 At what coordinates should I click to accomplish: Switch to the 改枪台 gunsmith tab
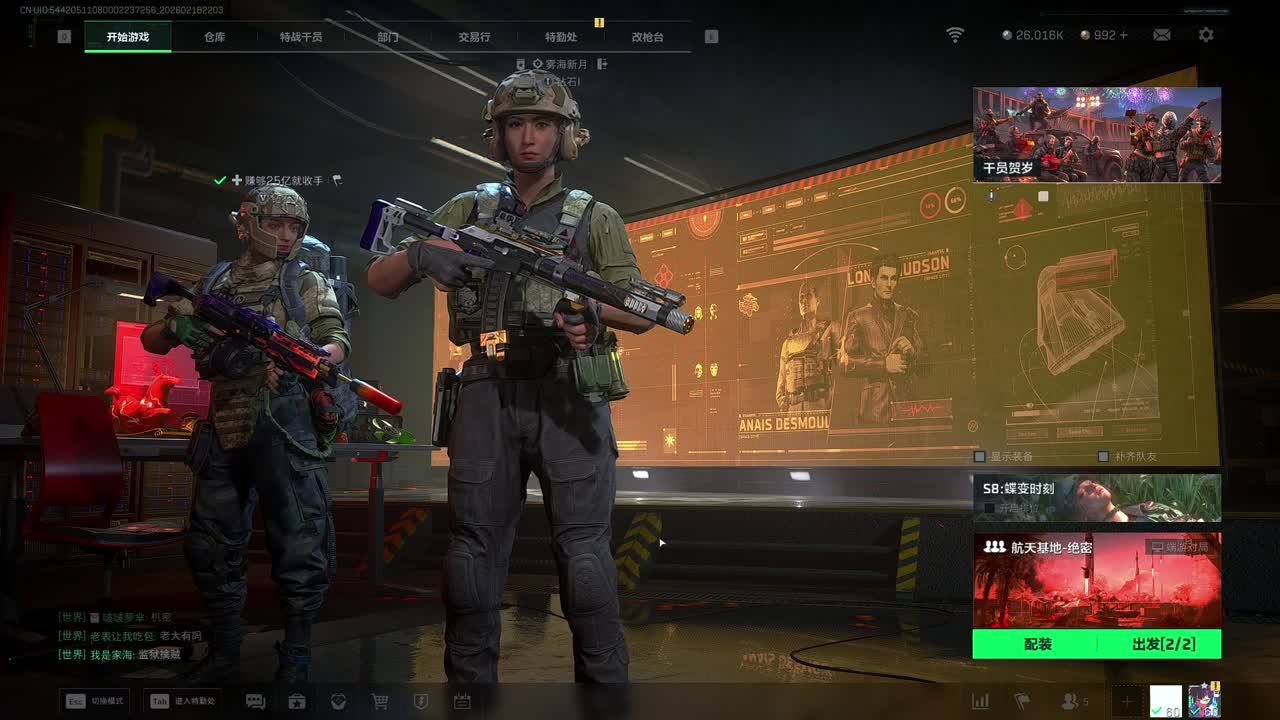point(647,37)
